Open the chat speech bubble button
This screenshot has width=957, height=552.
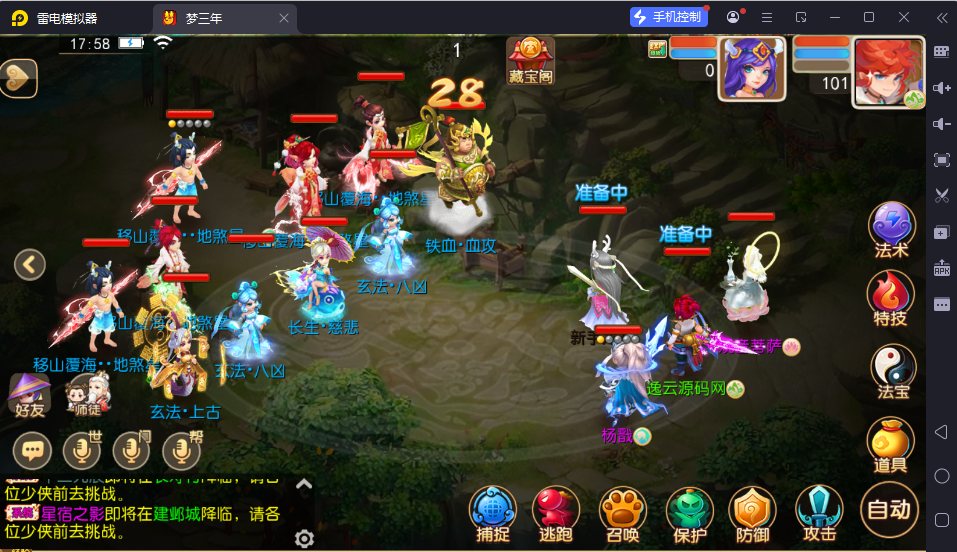click(32, 451)
